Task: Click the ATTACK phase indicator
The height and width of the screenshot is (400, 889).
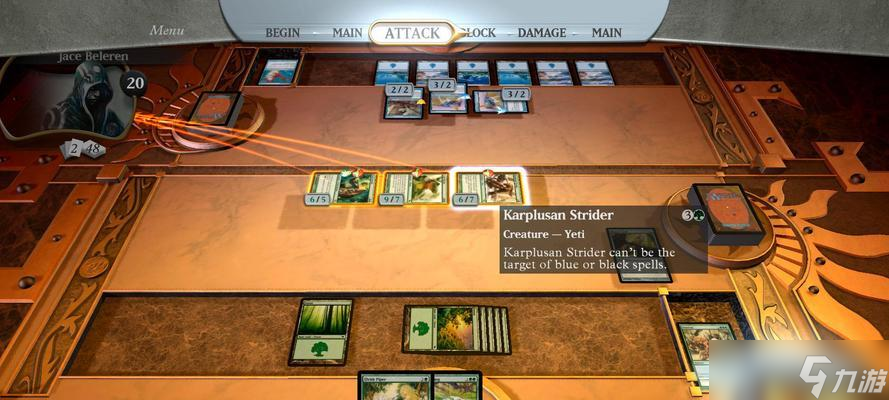Action: click(x=412, y=33)
